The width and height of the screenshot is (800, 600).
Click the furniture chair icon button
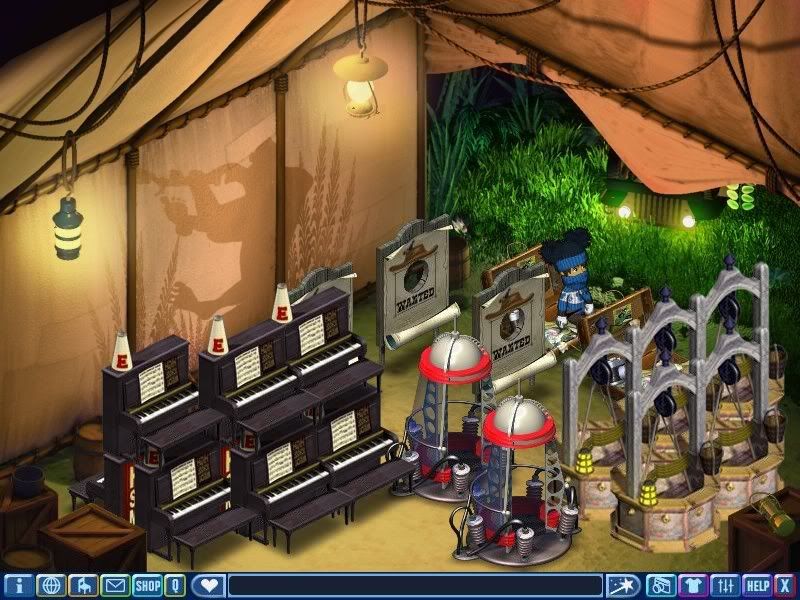pyautogui.click(x=84, y=586)
